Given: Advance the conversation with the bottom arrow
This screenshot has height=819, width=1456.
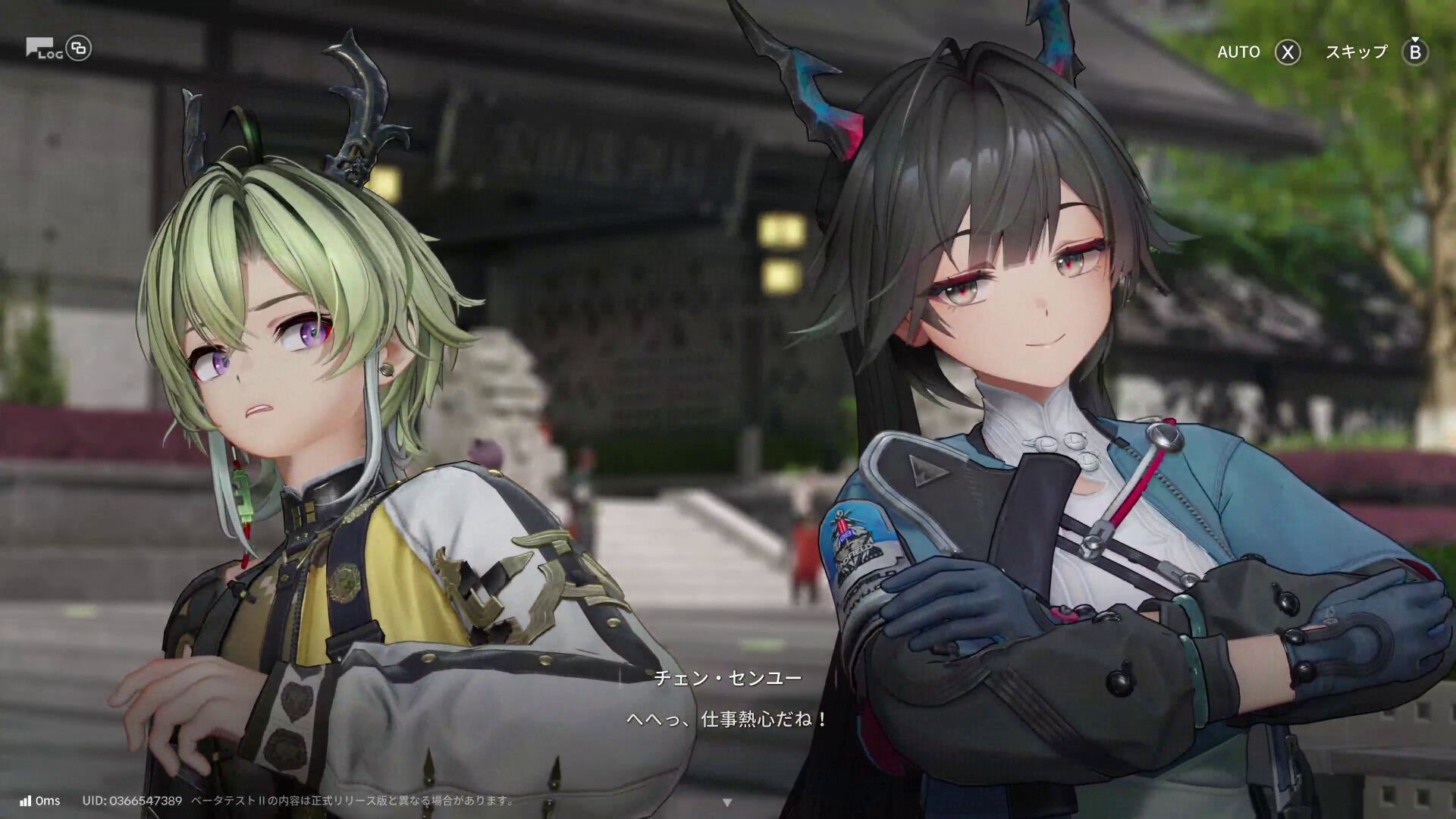Looking at the screenshot, I should (728, 801).
